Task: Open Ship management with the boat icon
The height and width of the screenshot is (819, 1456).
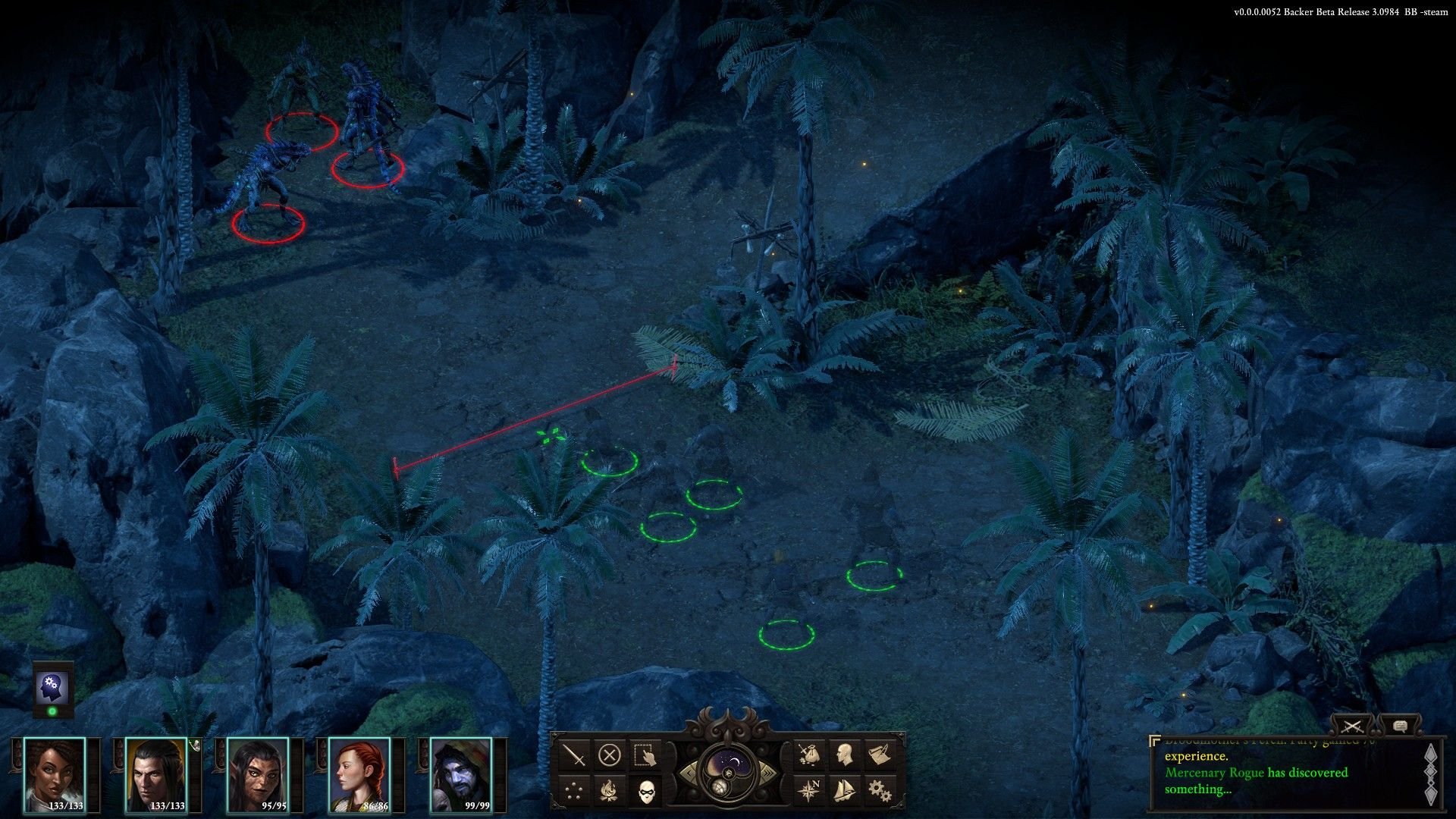Action: (x=844, y=791)
